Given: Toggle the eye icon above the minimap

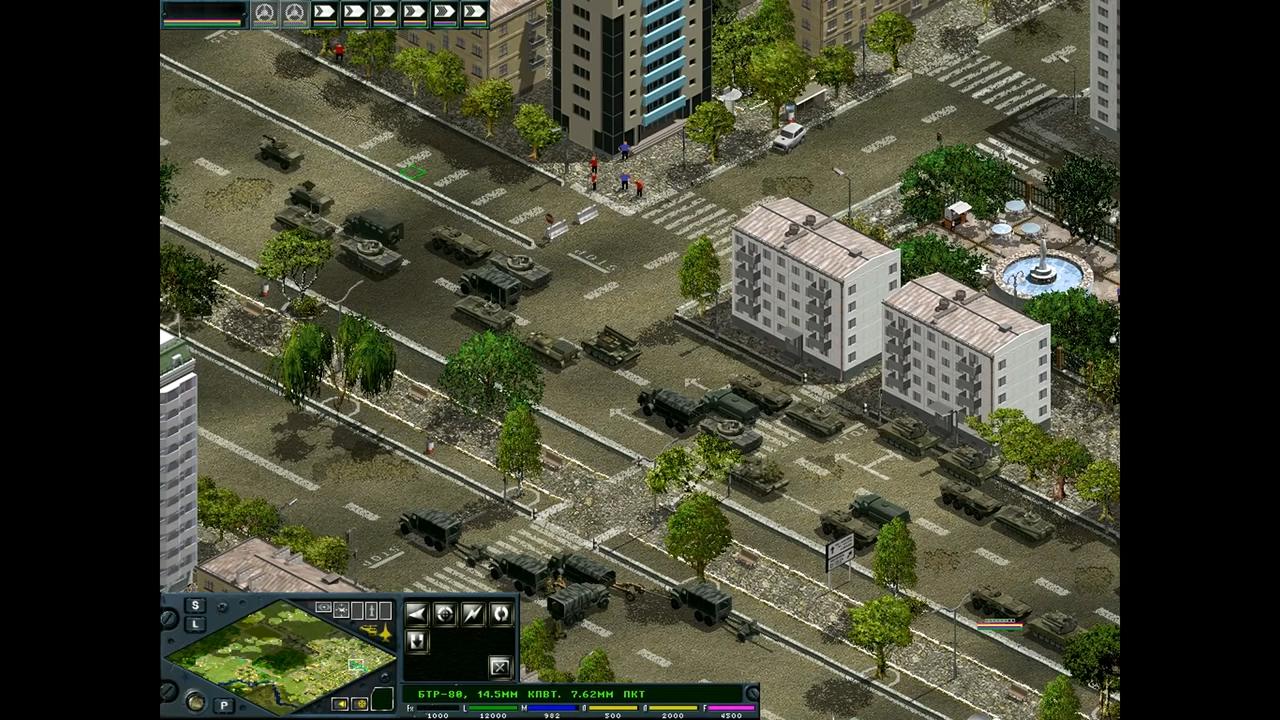Looking at the screenshot, I should (x=323, y=607).
